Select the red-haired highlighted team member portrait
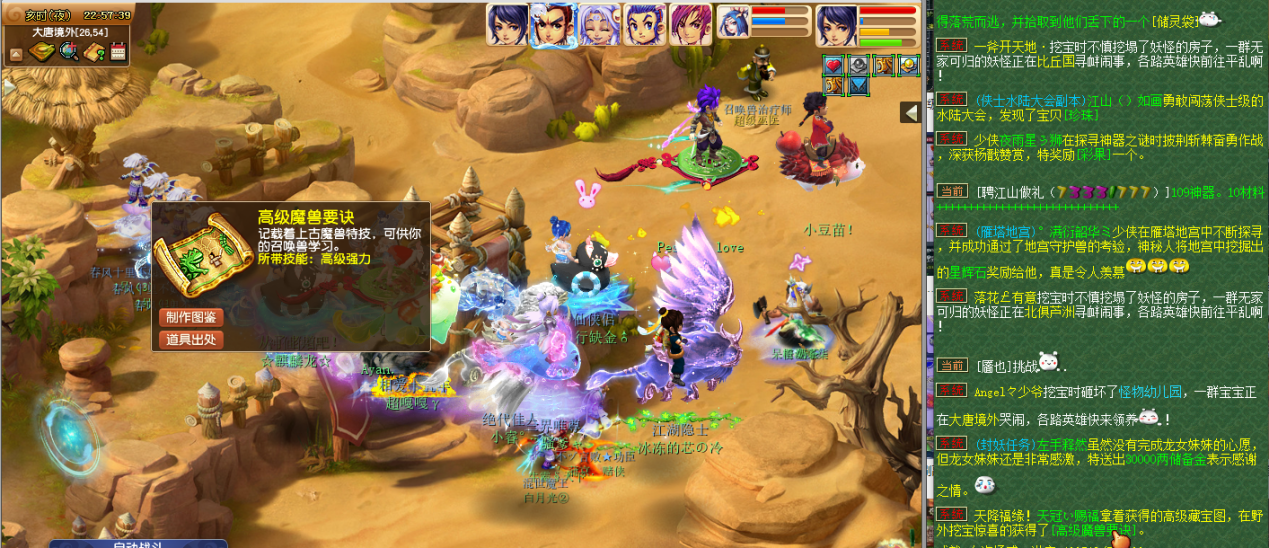 click(553, 25)
